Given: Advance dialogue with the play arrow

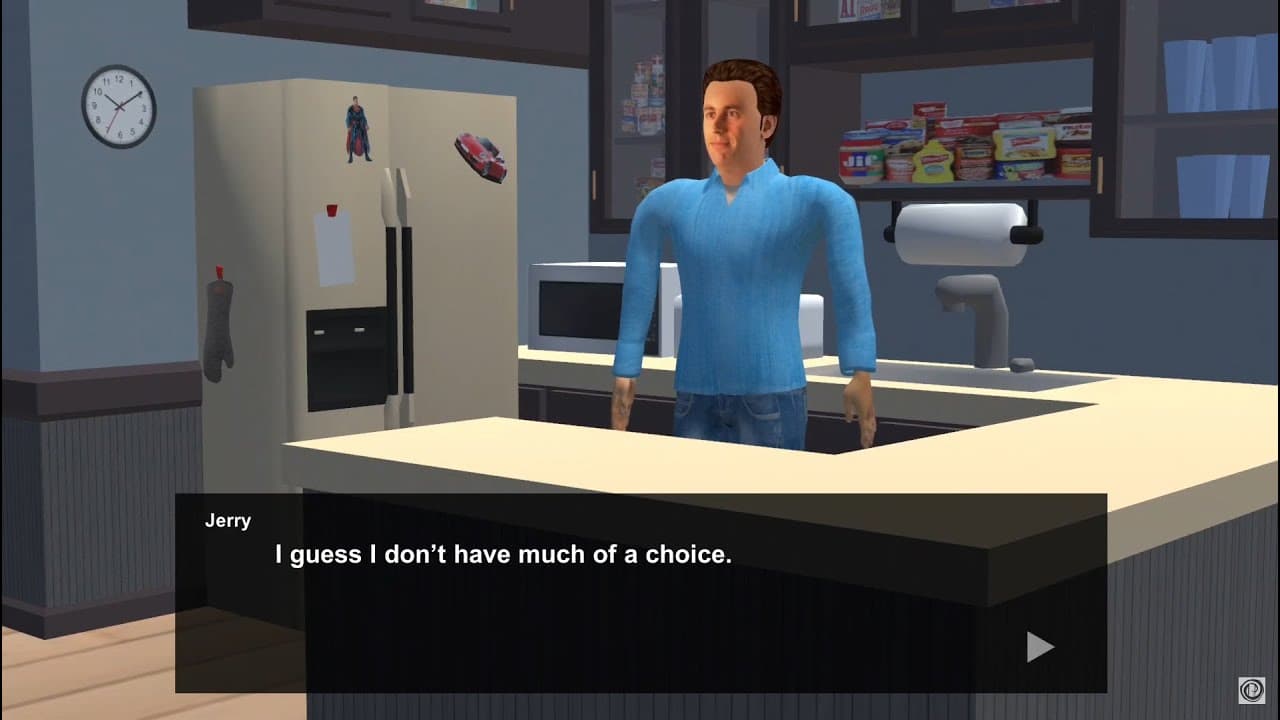Looking at the screenshot, I should [x=1037, y=647].
